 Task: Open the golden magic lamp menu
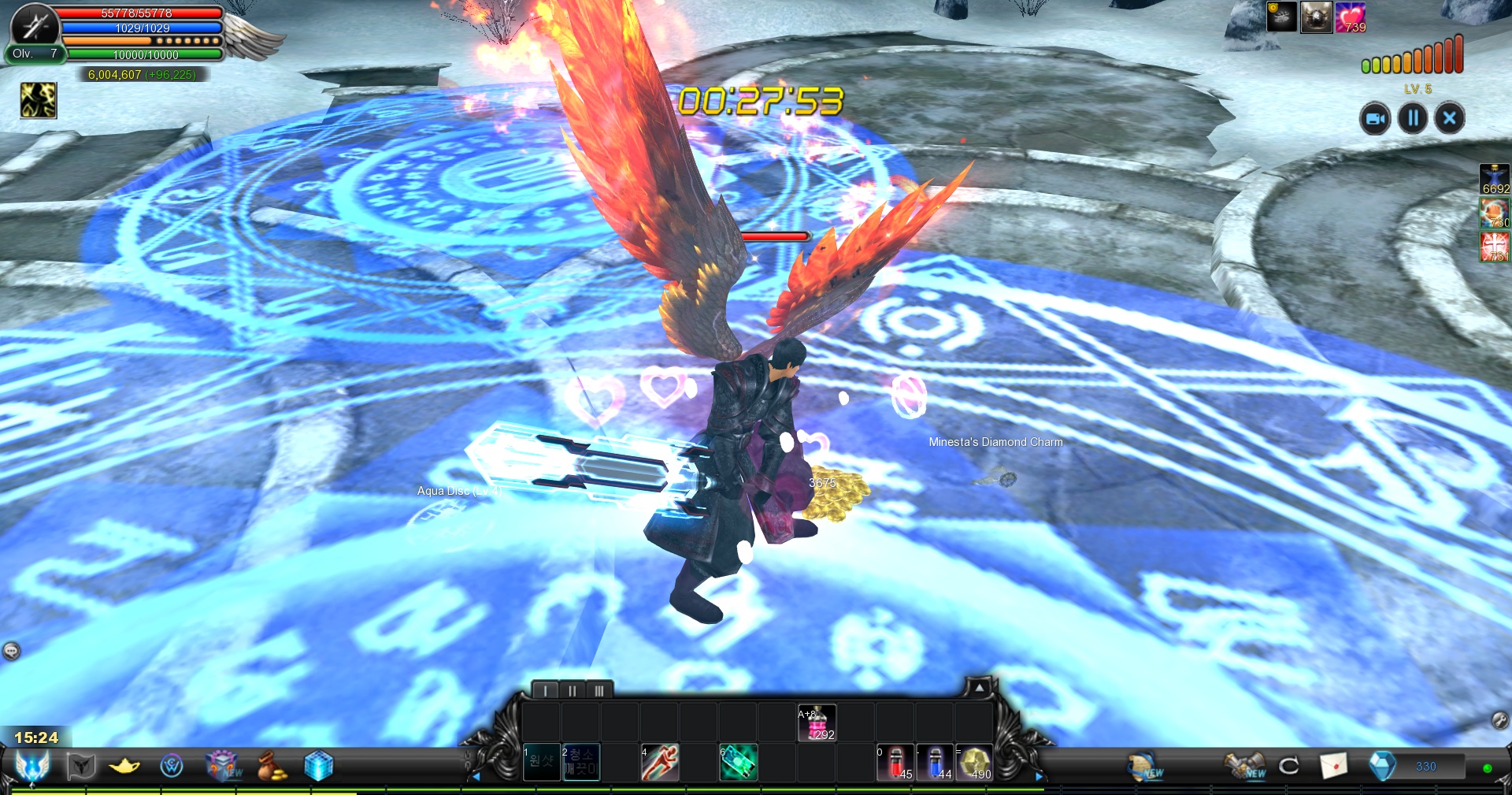pos(124,766)
